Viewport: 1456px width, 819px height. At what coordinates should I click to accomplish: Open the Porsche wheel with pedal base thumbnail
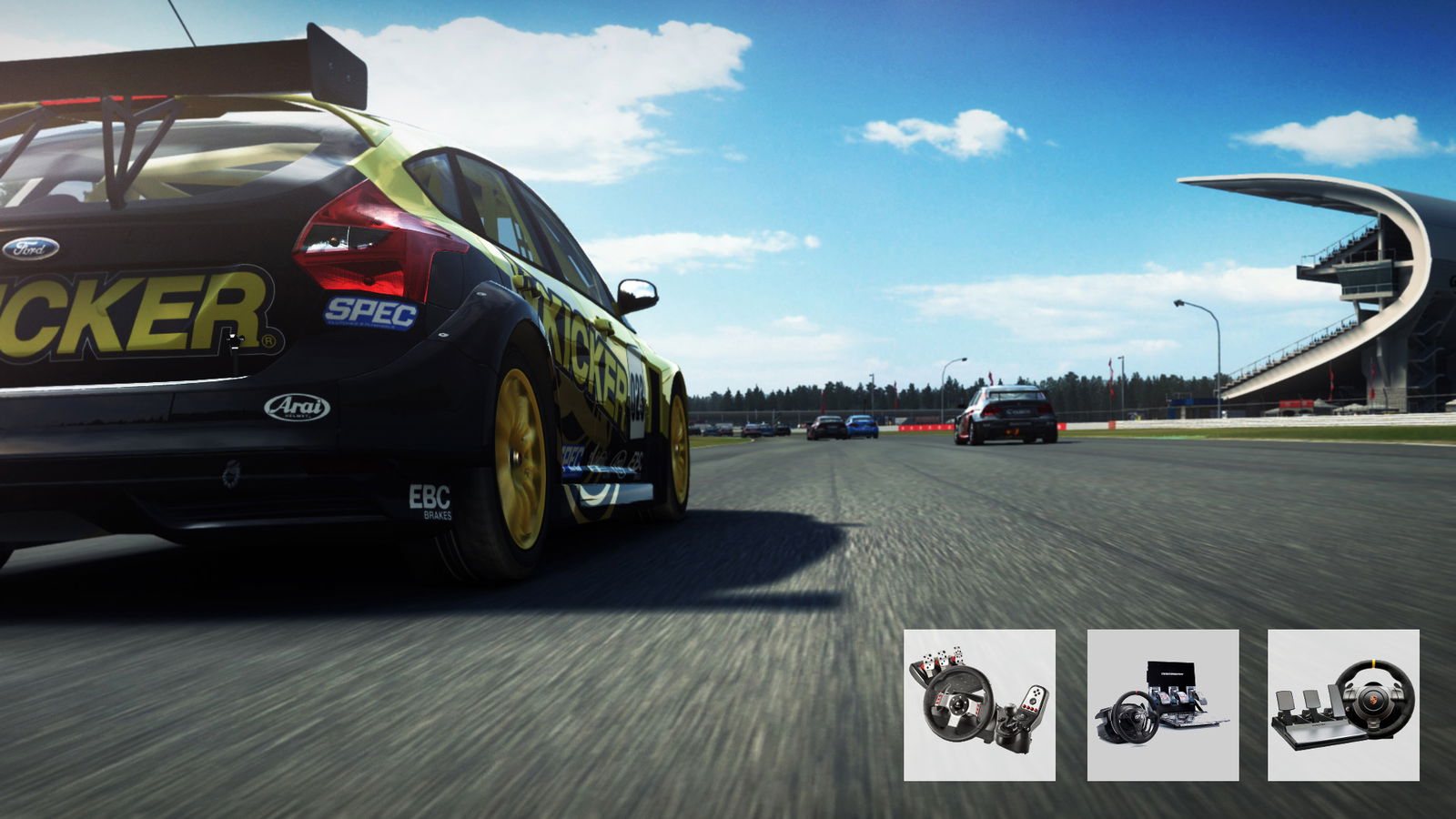click(x=1343, y=704)
